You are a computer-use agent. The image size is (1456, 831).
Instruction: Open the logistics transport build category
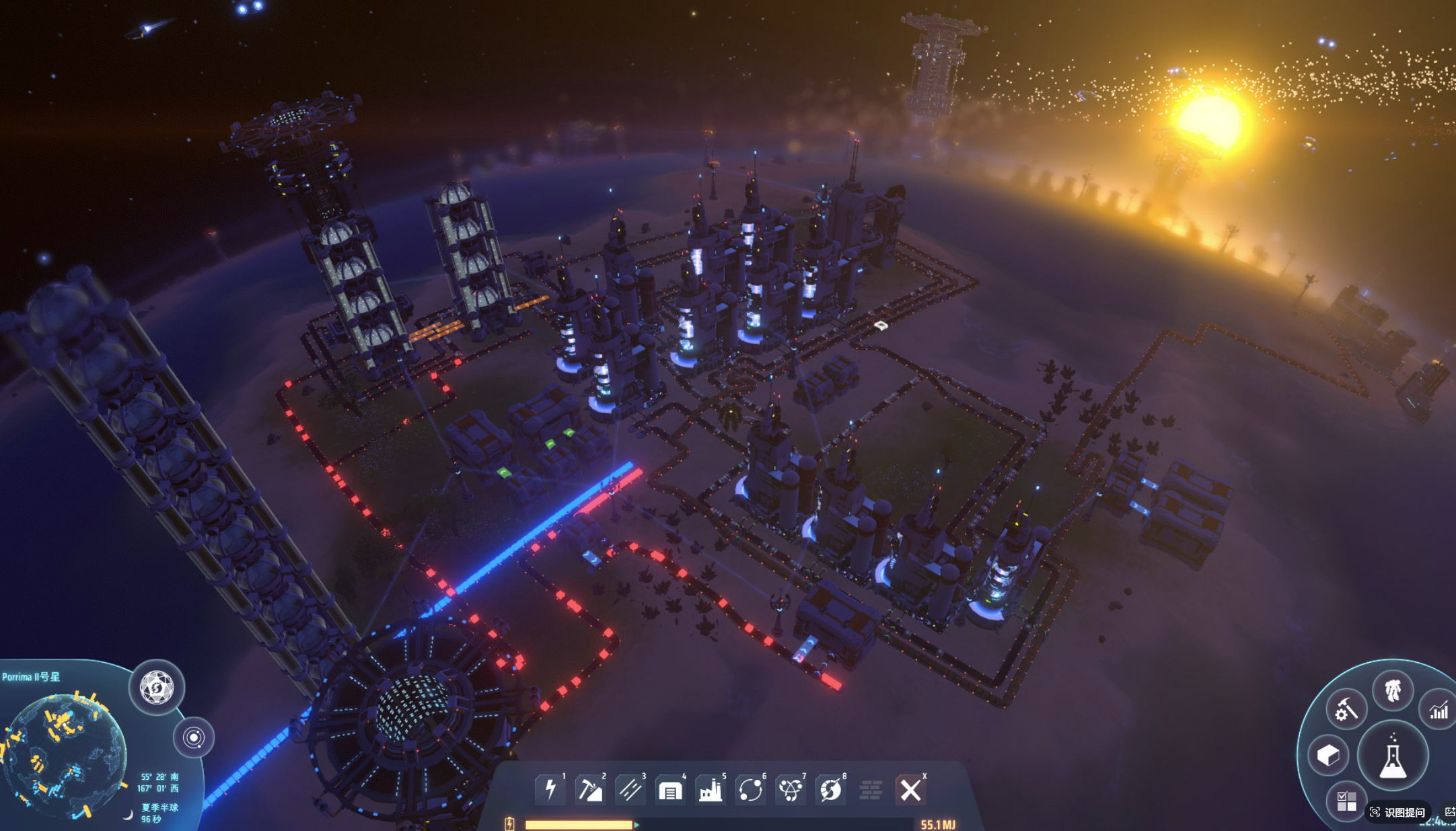pyautogui.click(x=750, y=790)
